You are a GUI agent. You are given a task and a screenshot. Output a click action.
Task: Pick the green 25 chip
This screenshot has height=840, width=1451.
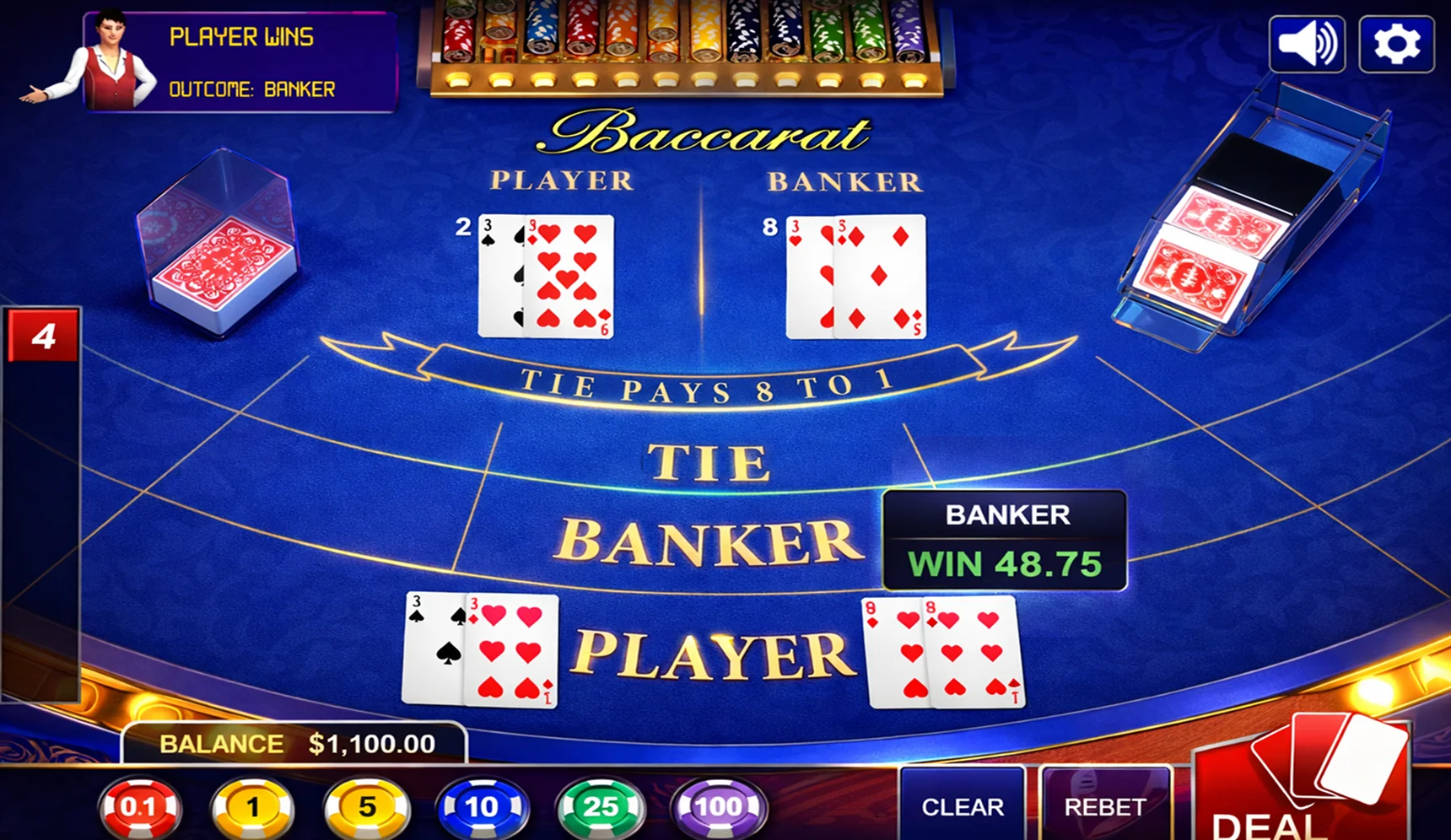click(599, 805)
